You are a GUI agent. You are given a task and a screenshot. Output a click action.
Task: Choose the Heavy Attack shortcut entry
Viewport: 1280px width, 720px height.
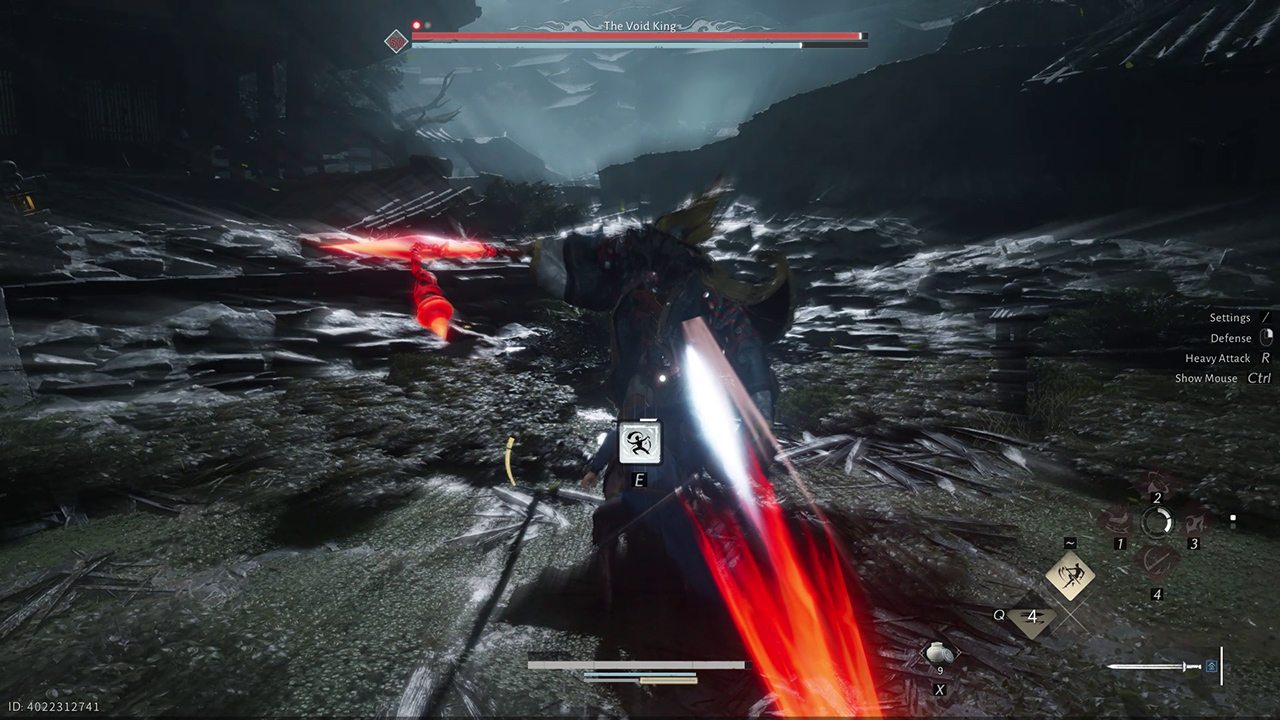pyautogui.click(x=1218, y=358)
